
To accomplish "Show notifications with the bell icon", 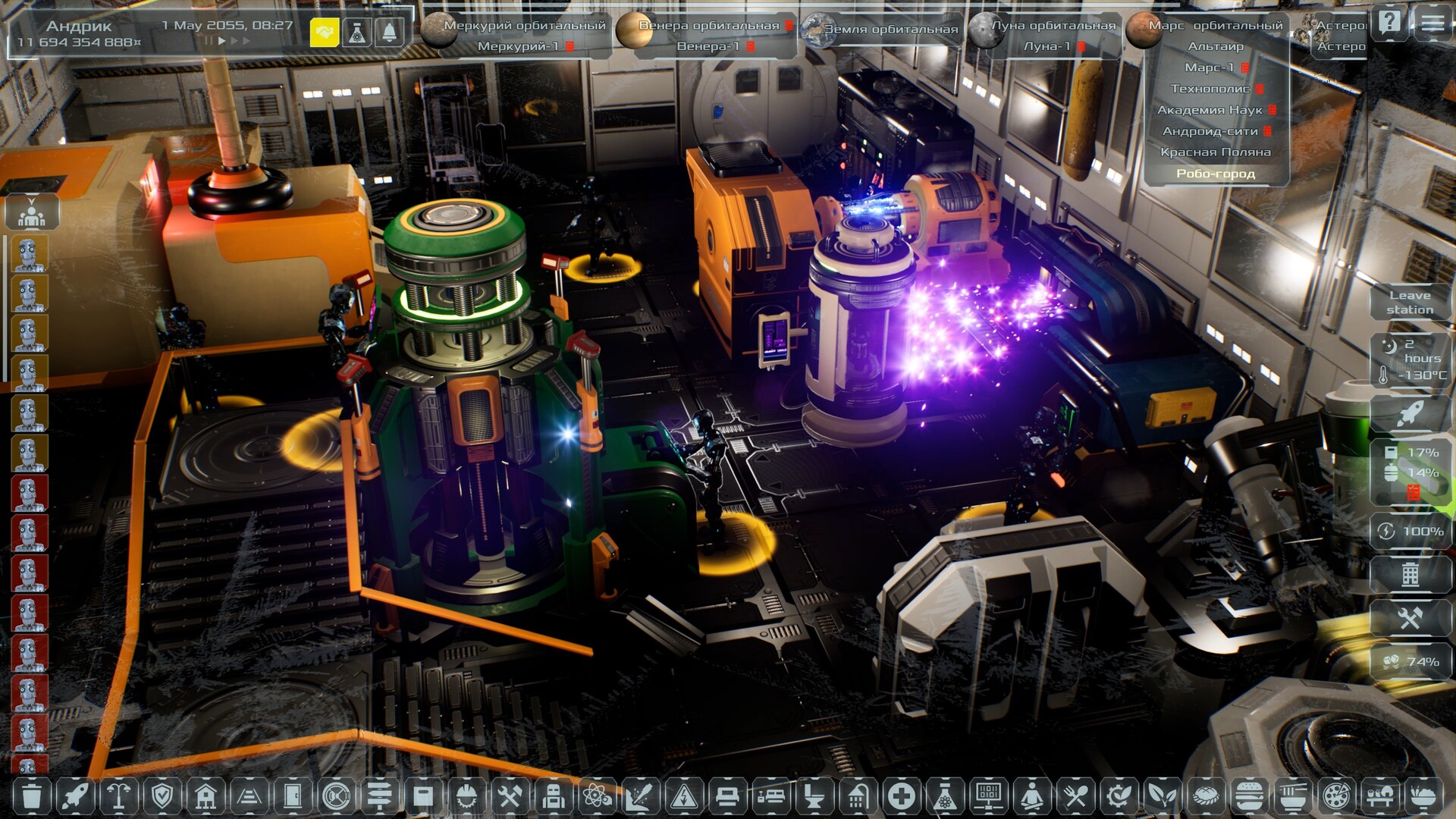I will tap(389, 33).
